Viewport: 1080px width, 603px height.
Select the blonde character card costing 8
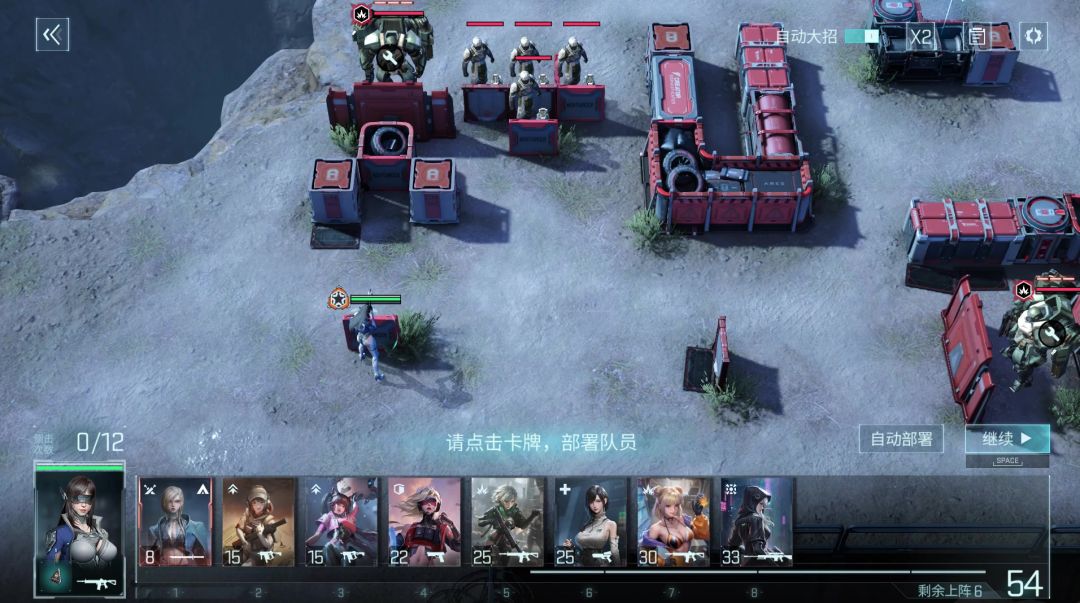click(175, 522)
